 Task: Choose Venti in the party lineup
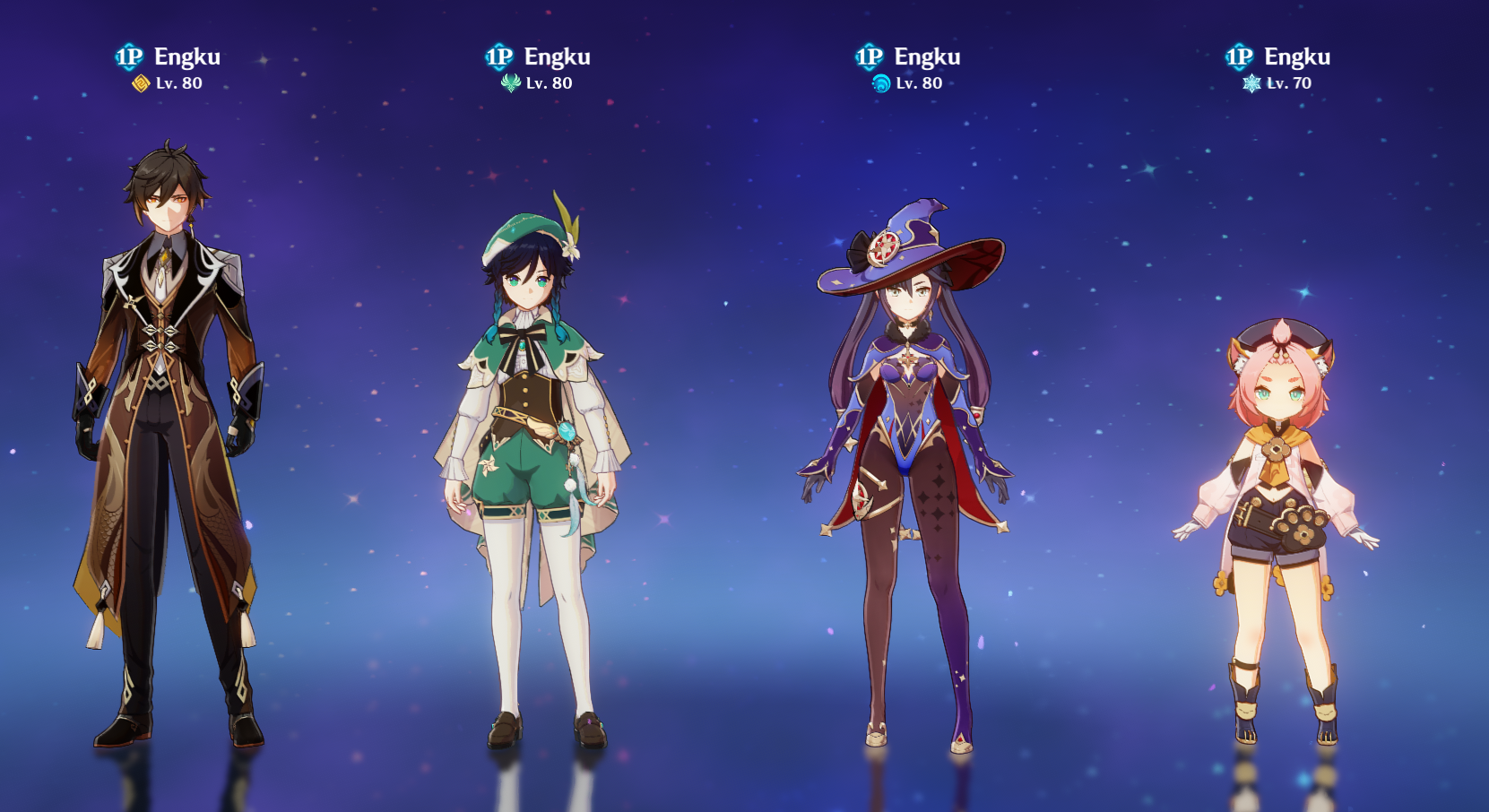point(535,448)
